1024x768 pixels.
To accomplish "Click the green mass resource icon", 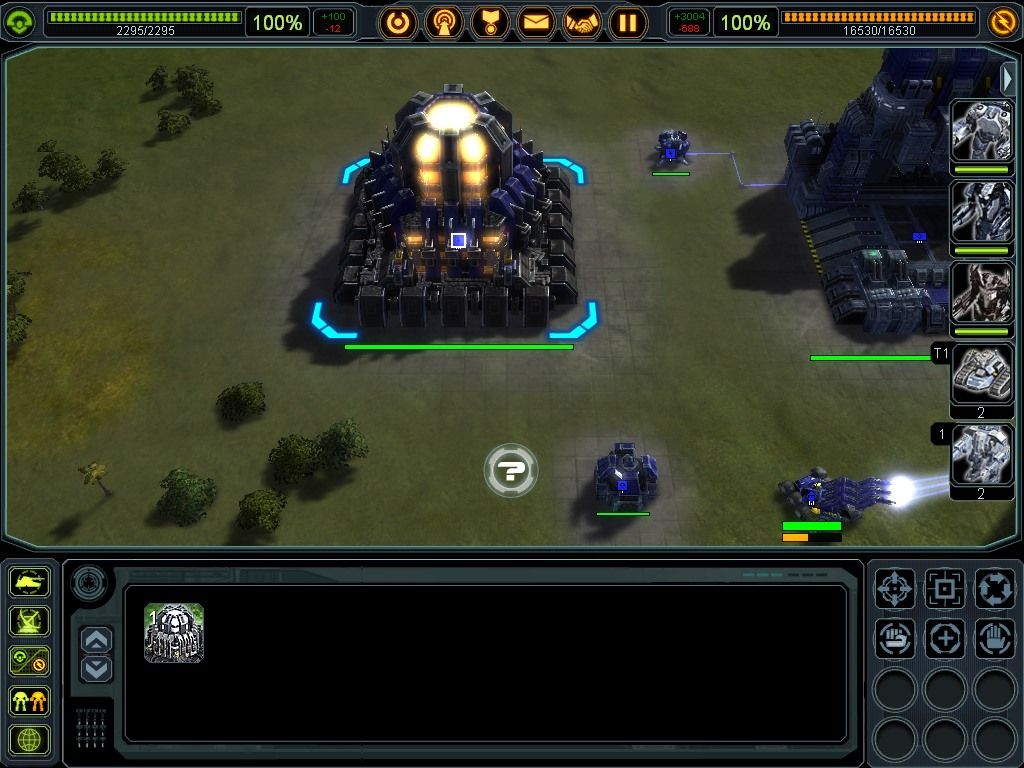I will point(21,22).
